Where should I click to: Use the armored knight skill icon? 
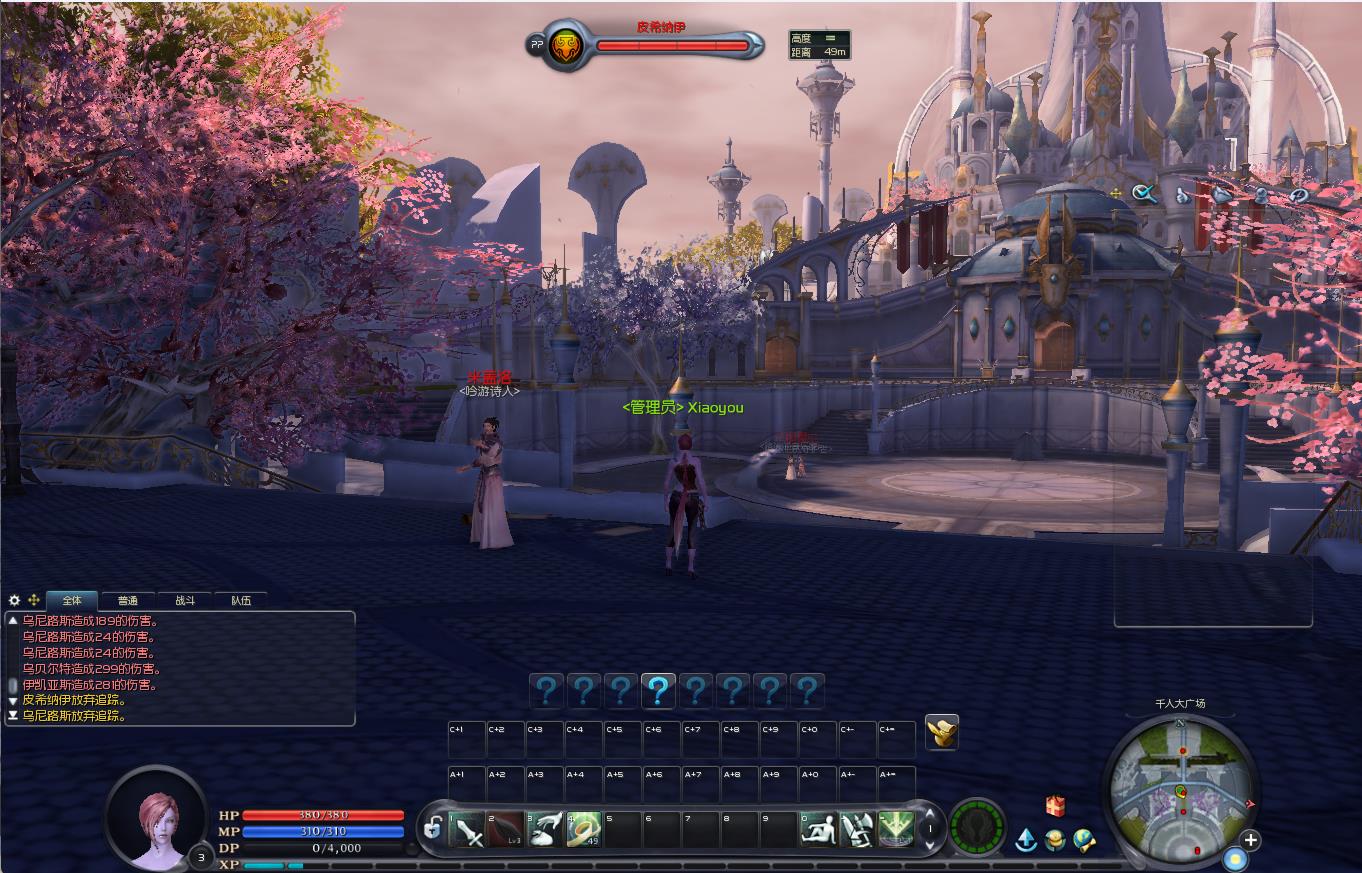point(858,830)
